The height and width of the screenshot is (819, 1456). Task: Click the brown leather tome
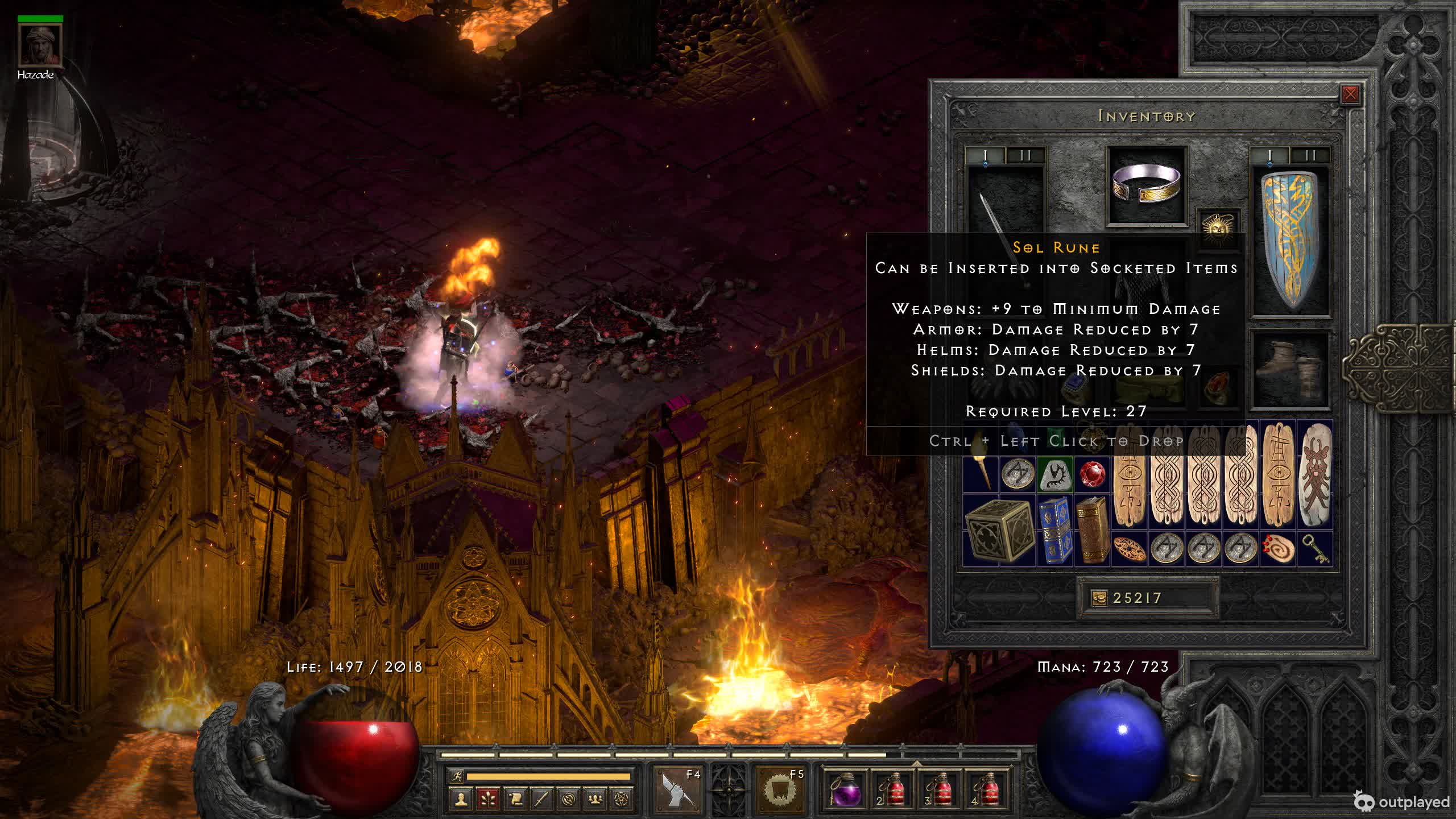point(1092,530)
